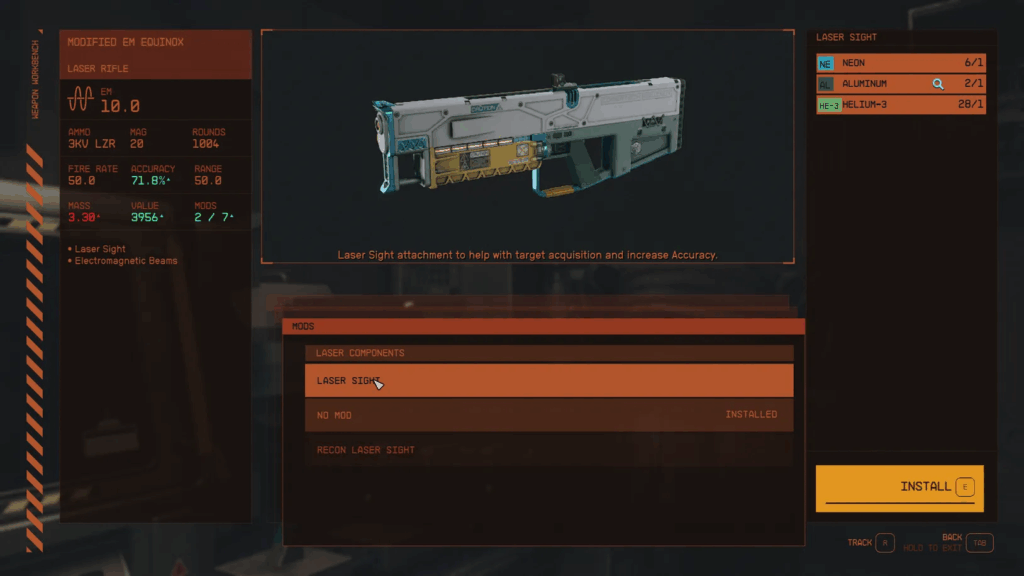Select the Recon Laser Sight mod
Image resolution: width=1024 pixels, height=576 pixels.
(548, 450)
